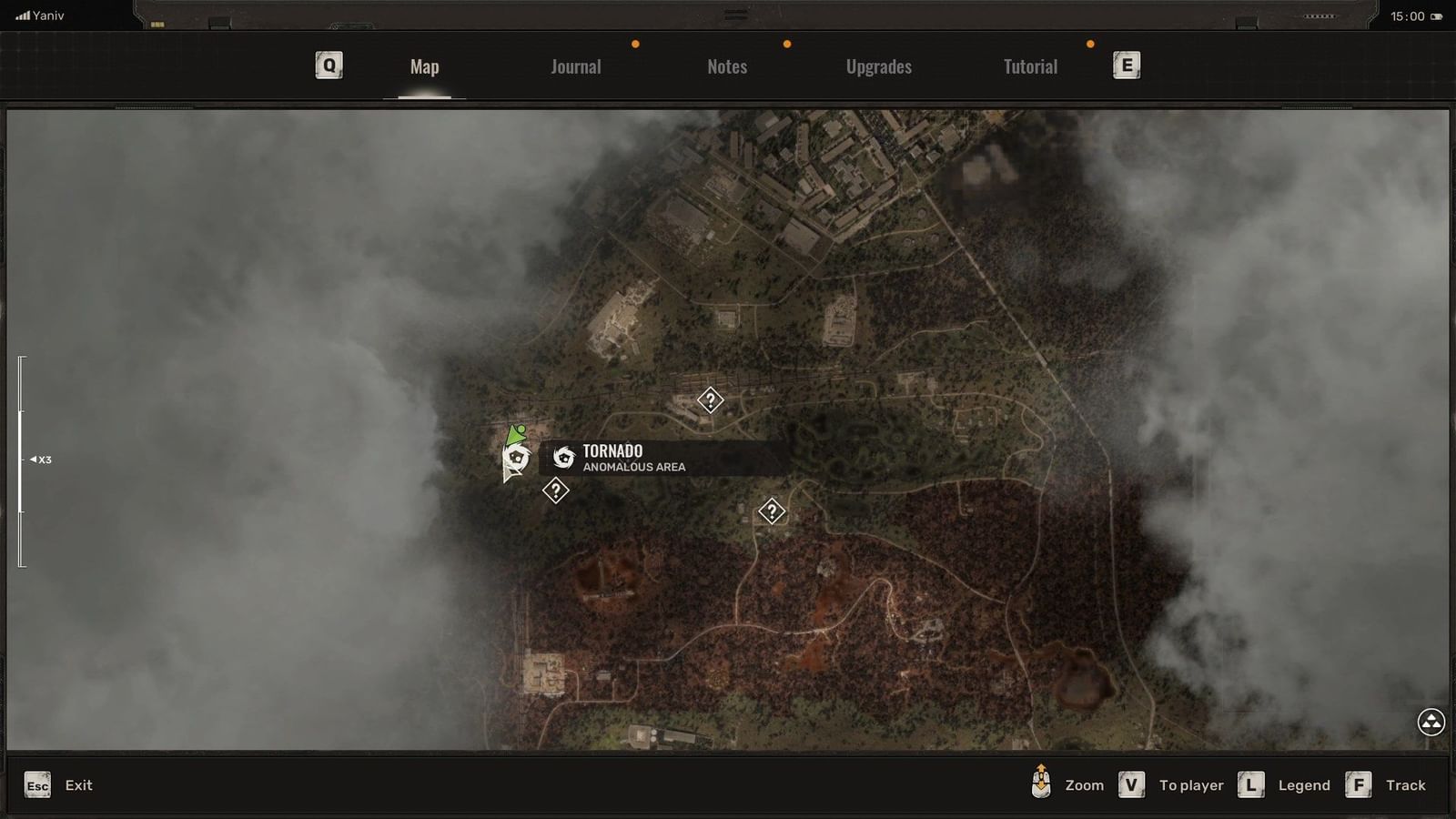Exit the map screen via Esc

click(36, 784)
